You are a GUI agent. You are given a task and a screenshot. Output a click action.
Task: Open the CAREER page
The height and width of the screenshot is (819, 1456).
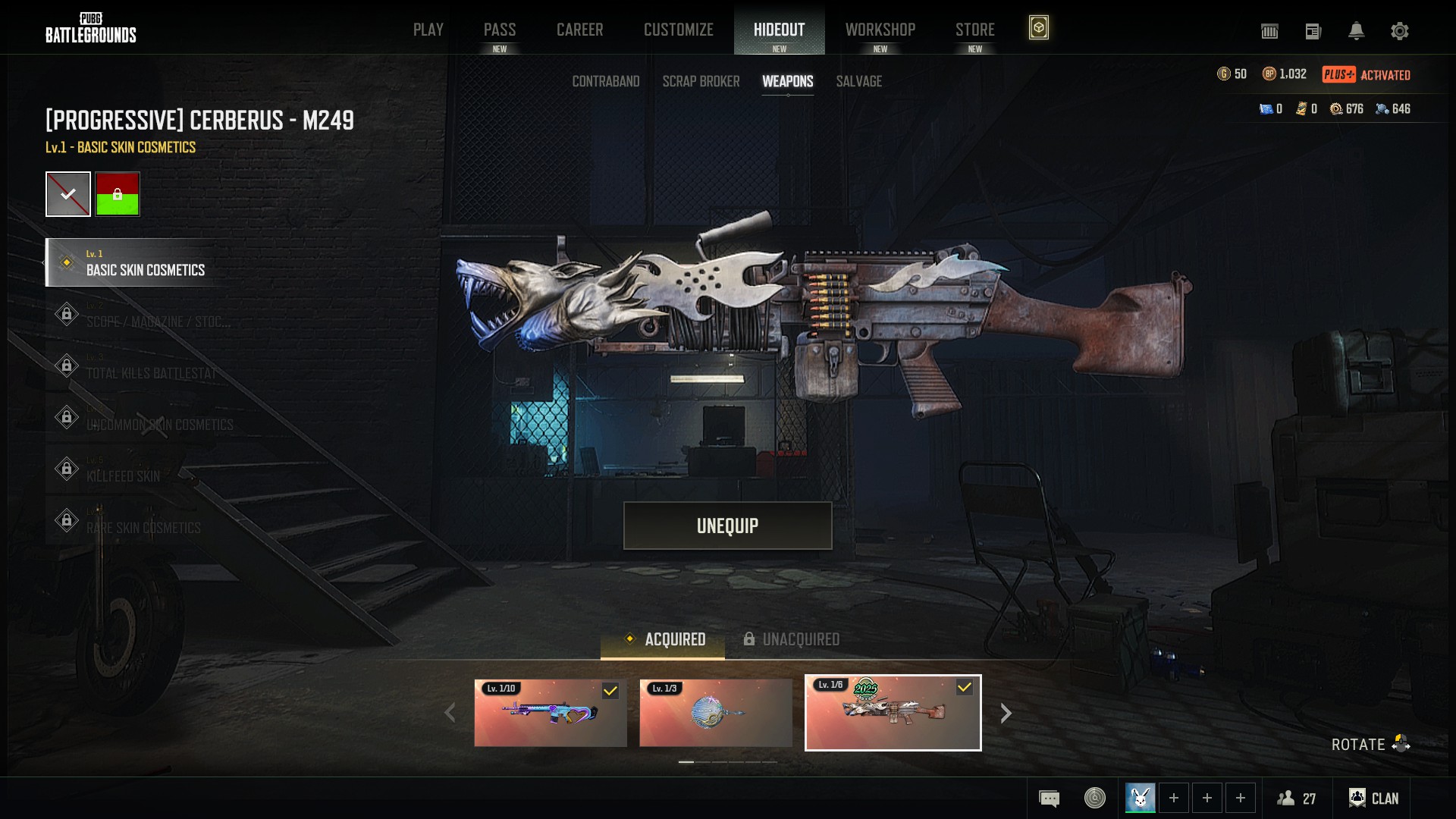pyautogui.click(x=579, y=30)
